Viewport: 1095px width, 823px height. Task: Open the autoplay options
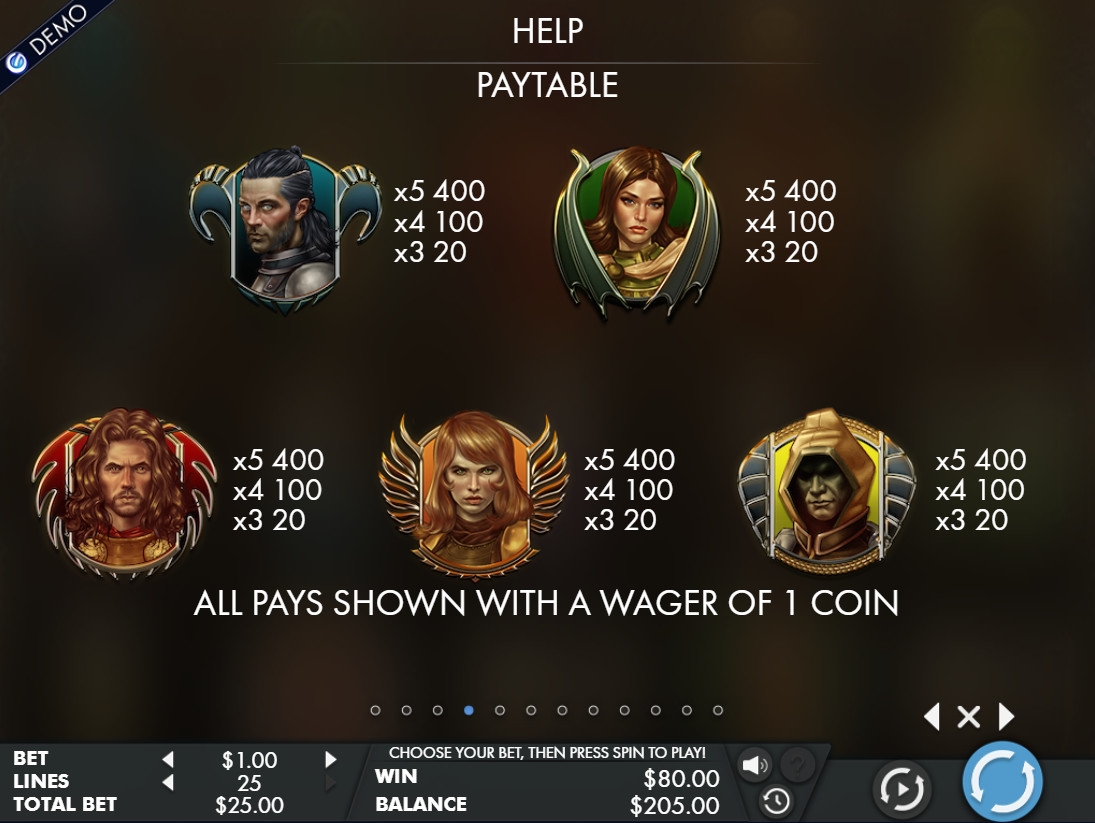902,790
